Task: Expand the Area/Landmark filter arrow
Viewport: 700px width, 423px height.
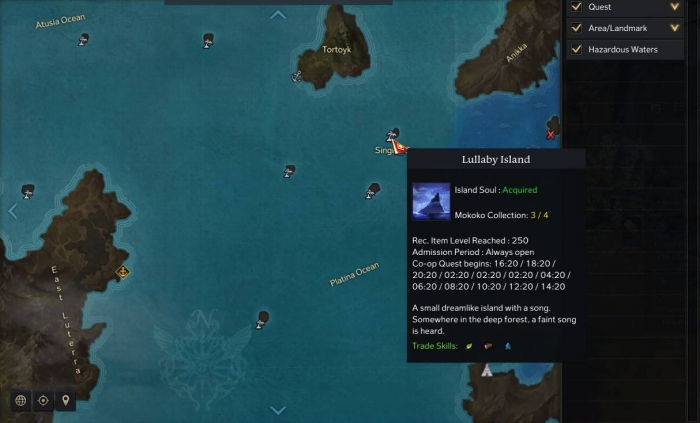Action: 675,28
